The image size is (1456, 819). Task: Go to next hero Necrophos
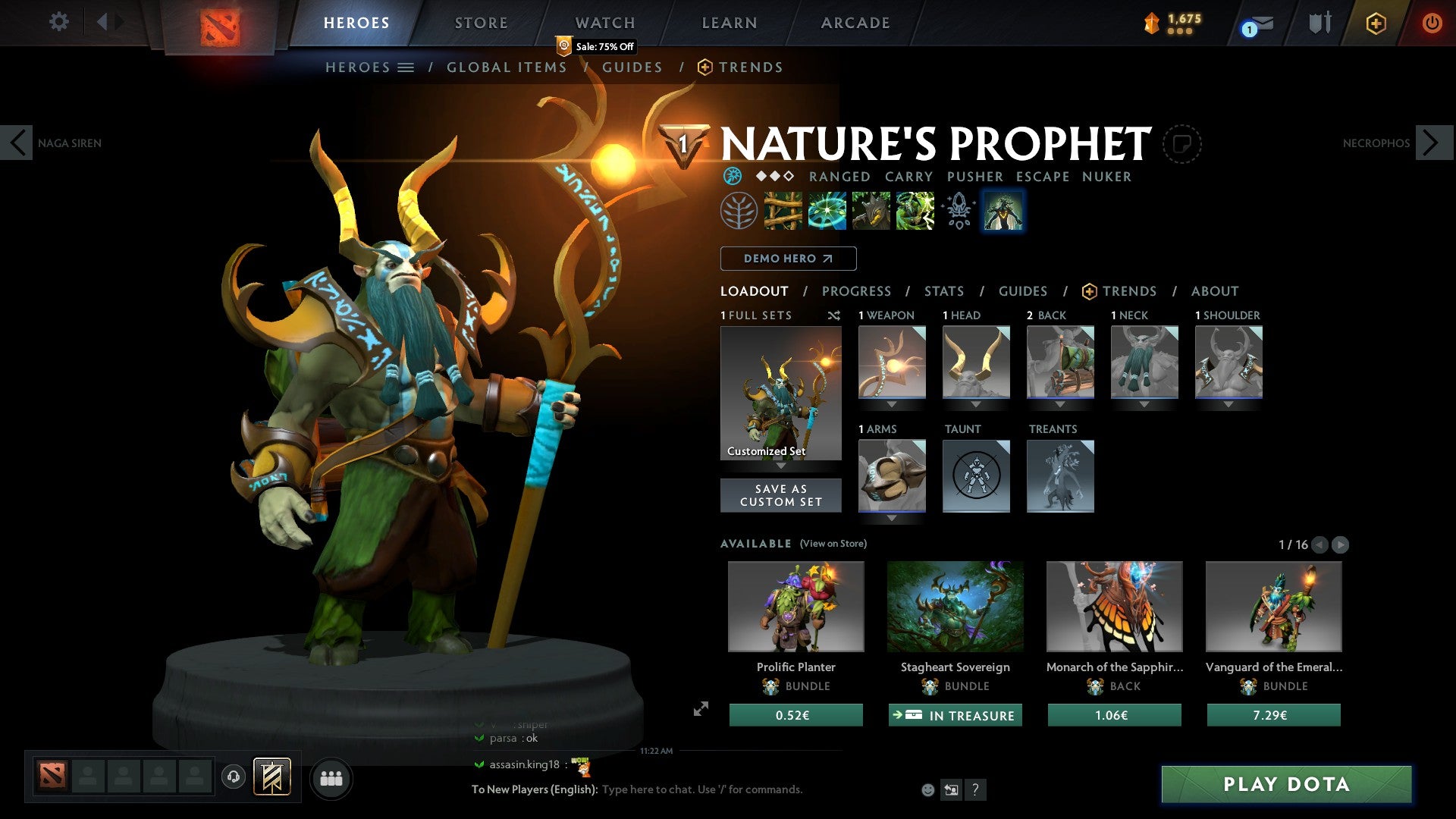coord(1432,143)
